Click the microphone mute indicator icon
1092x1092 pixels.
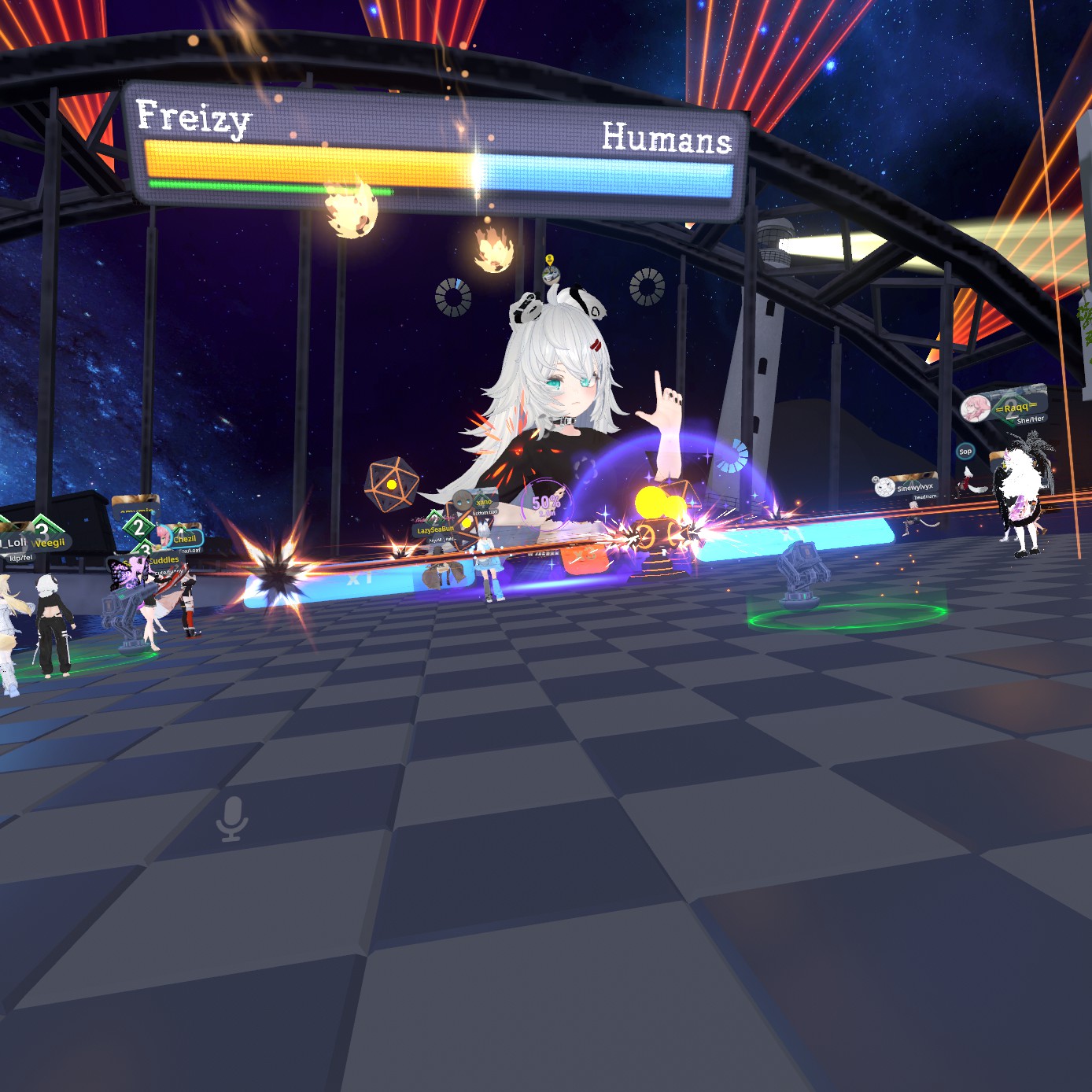(x=232, y=818)
